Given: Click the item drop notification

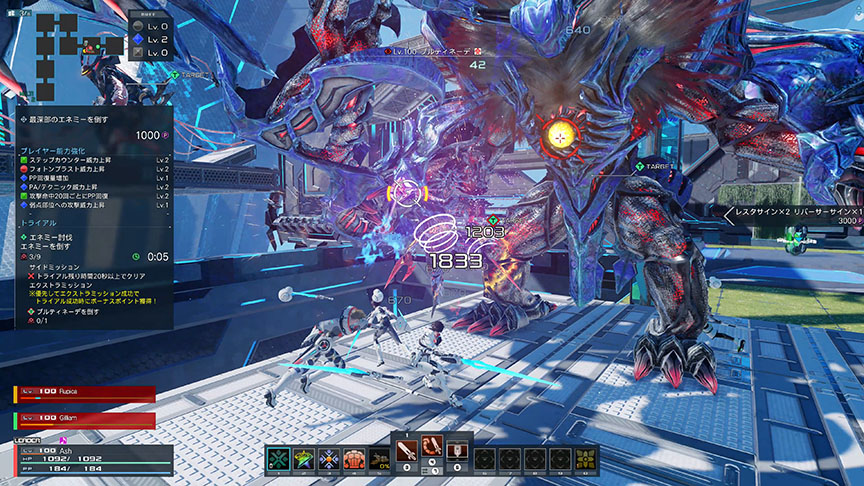Looking at the screenshot, I should point(792,216).
